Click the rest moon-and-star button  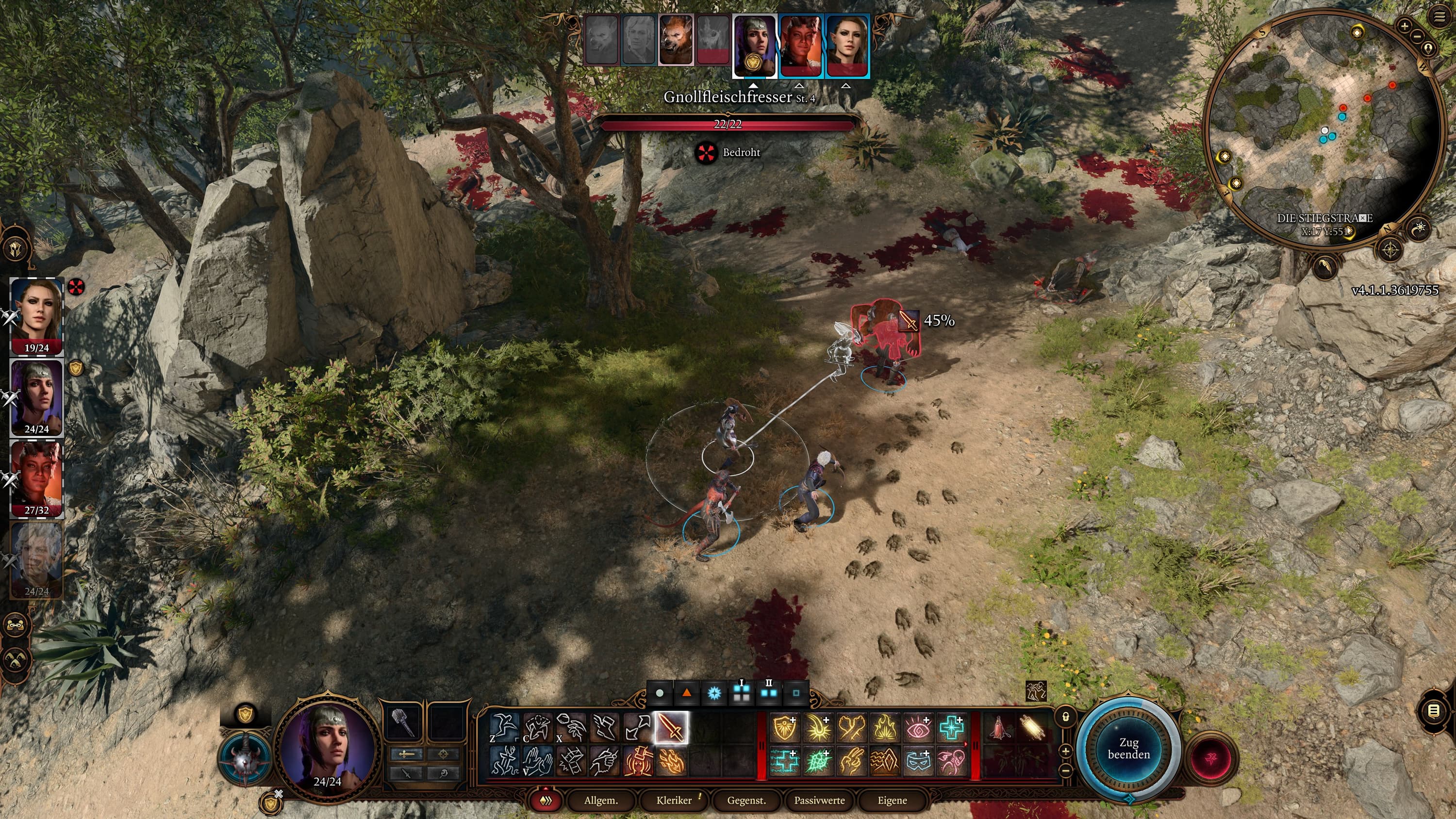1419,229
